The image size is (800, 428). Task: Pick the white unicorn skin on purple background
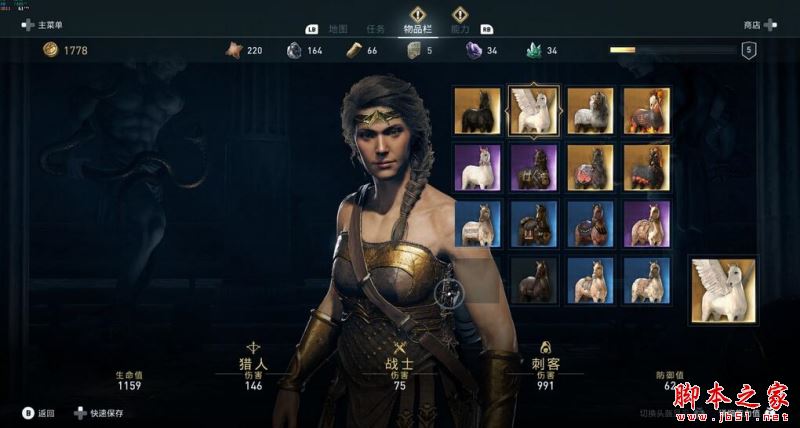point(476,165)
